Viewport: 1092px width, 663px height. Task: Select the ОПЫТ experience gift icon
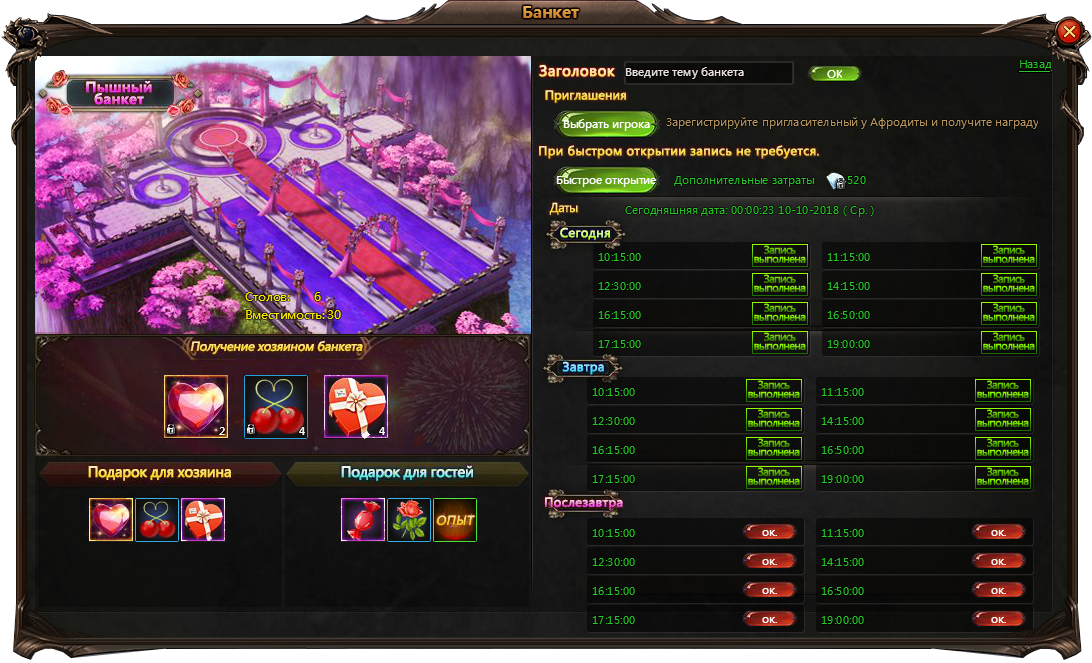pyautogui.click(x=455, y=520)
